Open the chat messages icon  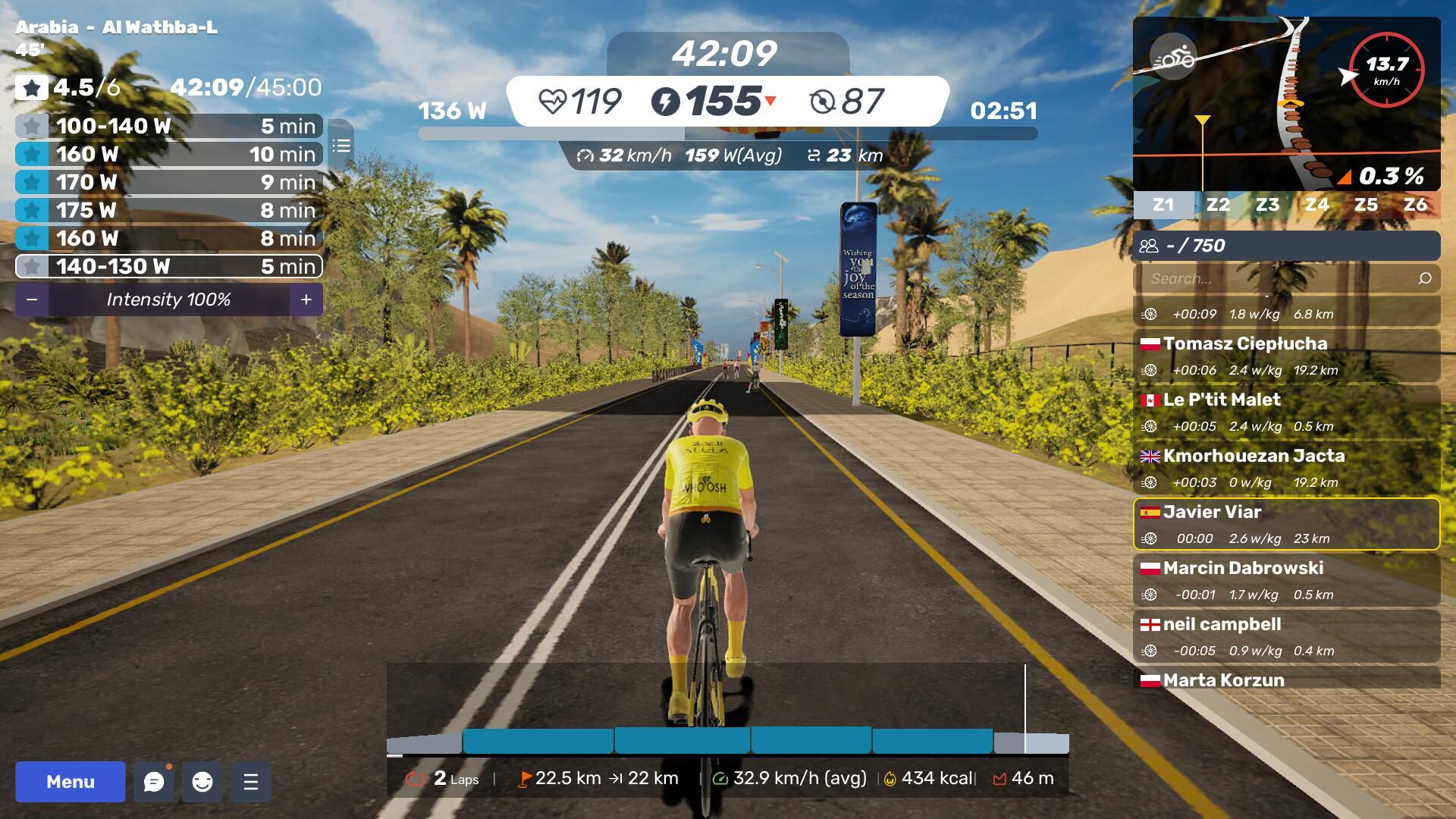(x=154, y=782)
